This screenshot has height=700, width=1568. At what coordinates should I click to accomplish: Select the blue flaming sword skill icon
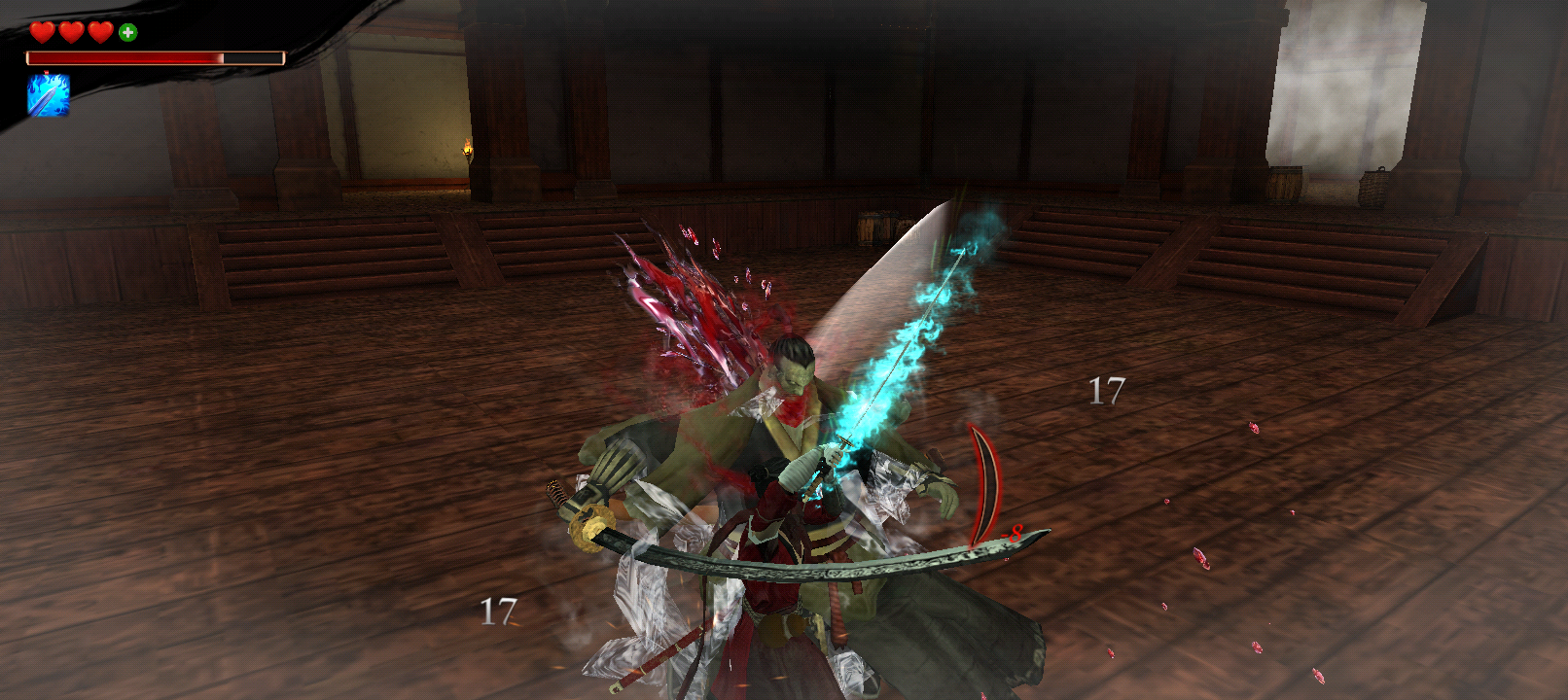48,95
